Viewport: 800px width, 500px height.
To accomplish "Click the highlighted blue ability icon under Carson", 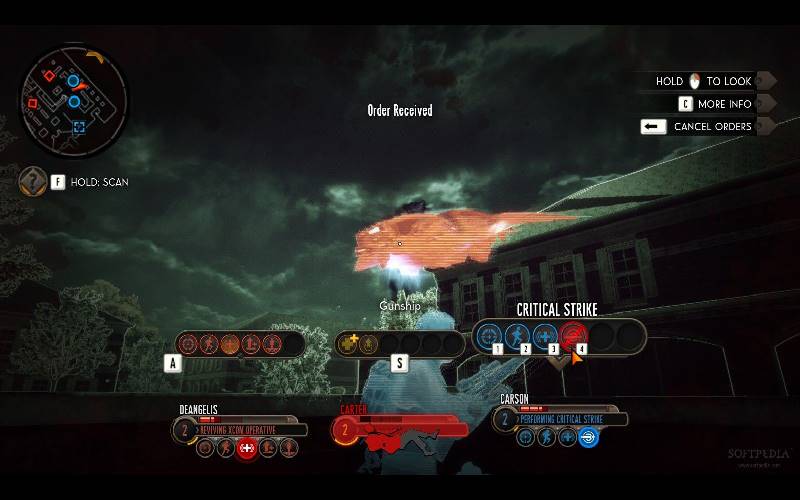I will coord(589,437).
